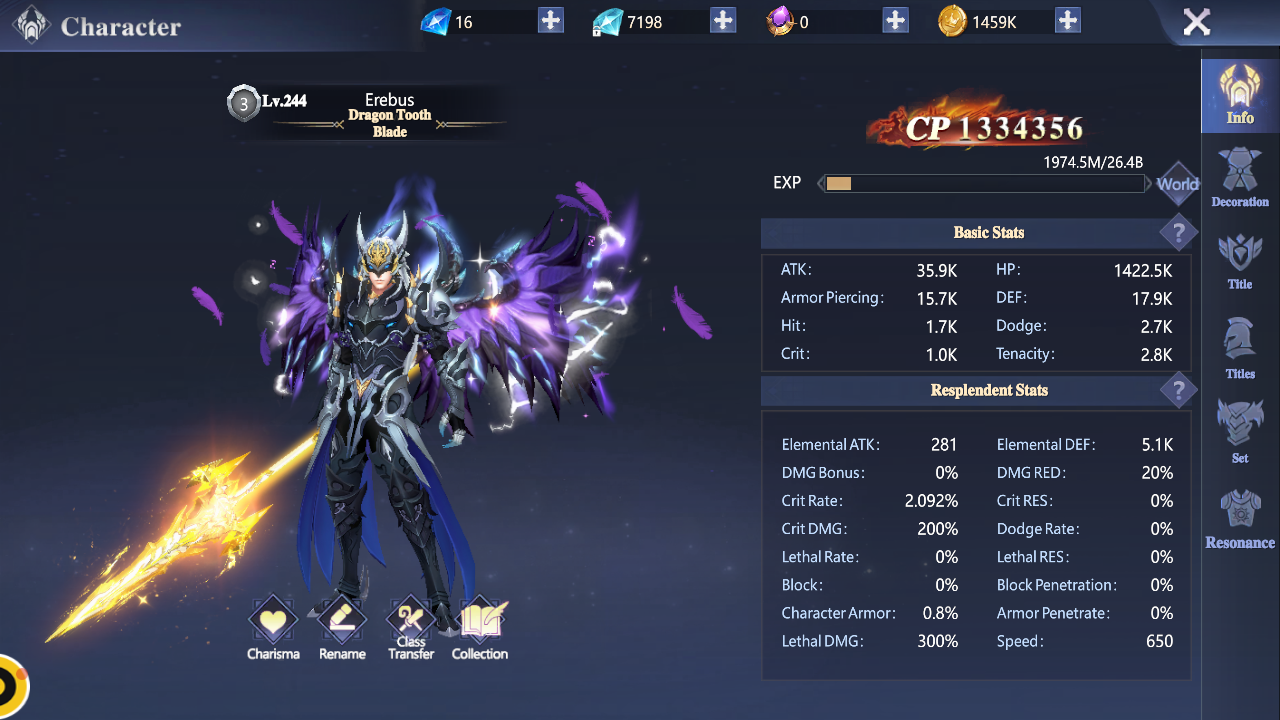Add bound diamonds via plus button

[x=722, y=21]
